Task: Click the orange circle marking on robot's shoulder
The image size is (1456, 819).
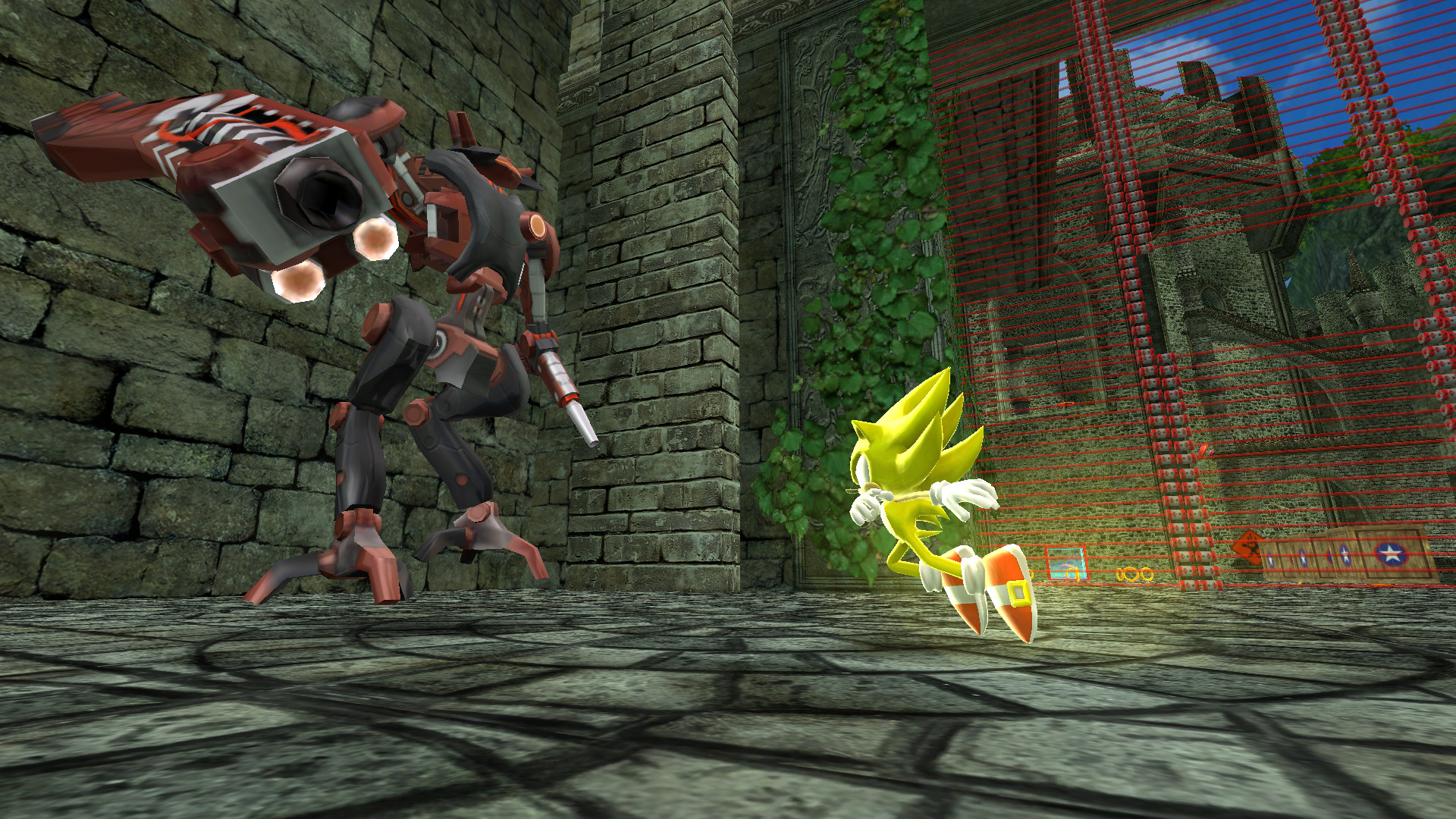Action: click(x=535, y=227)
